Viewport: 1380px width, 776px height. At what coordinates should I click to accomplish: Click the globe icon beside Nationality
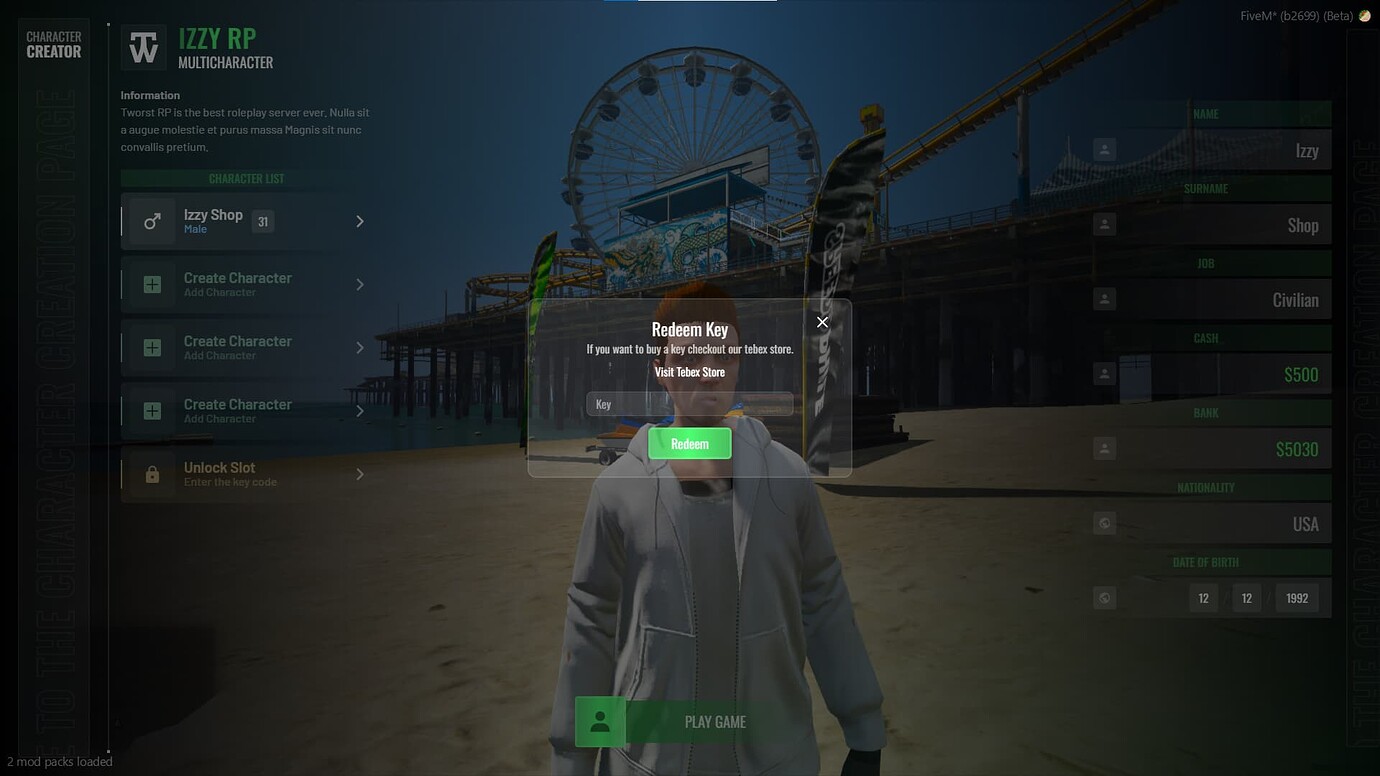pos(1104,522)
